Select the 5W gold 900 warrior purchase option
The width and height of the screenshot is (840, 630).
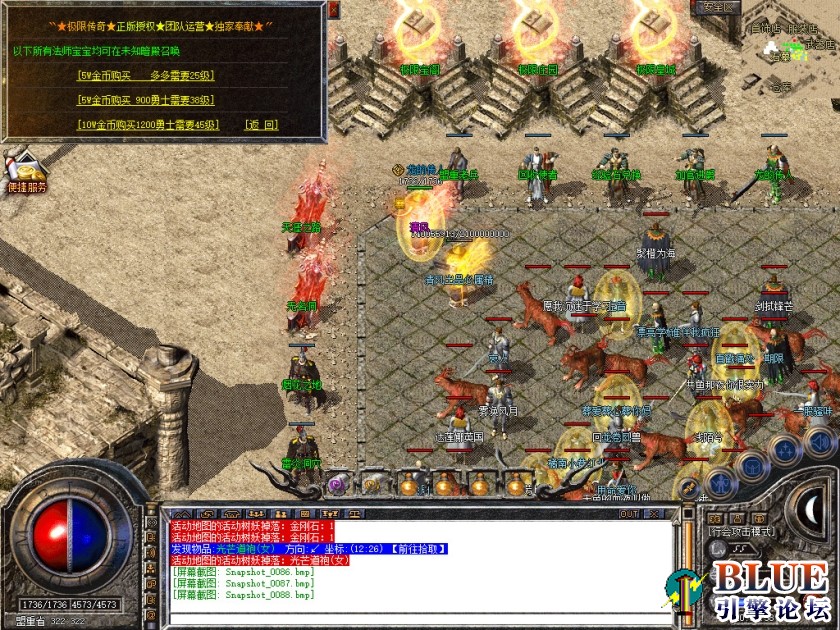coord(146,100)
